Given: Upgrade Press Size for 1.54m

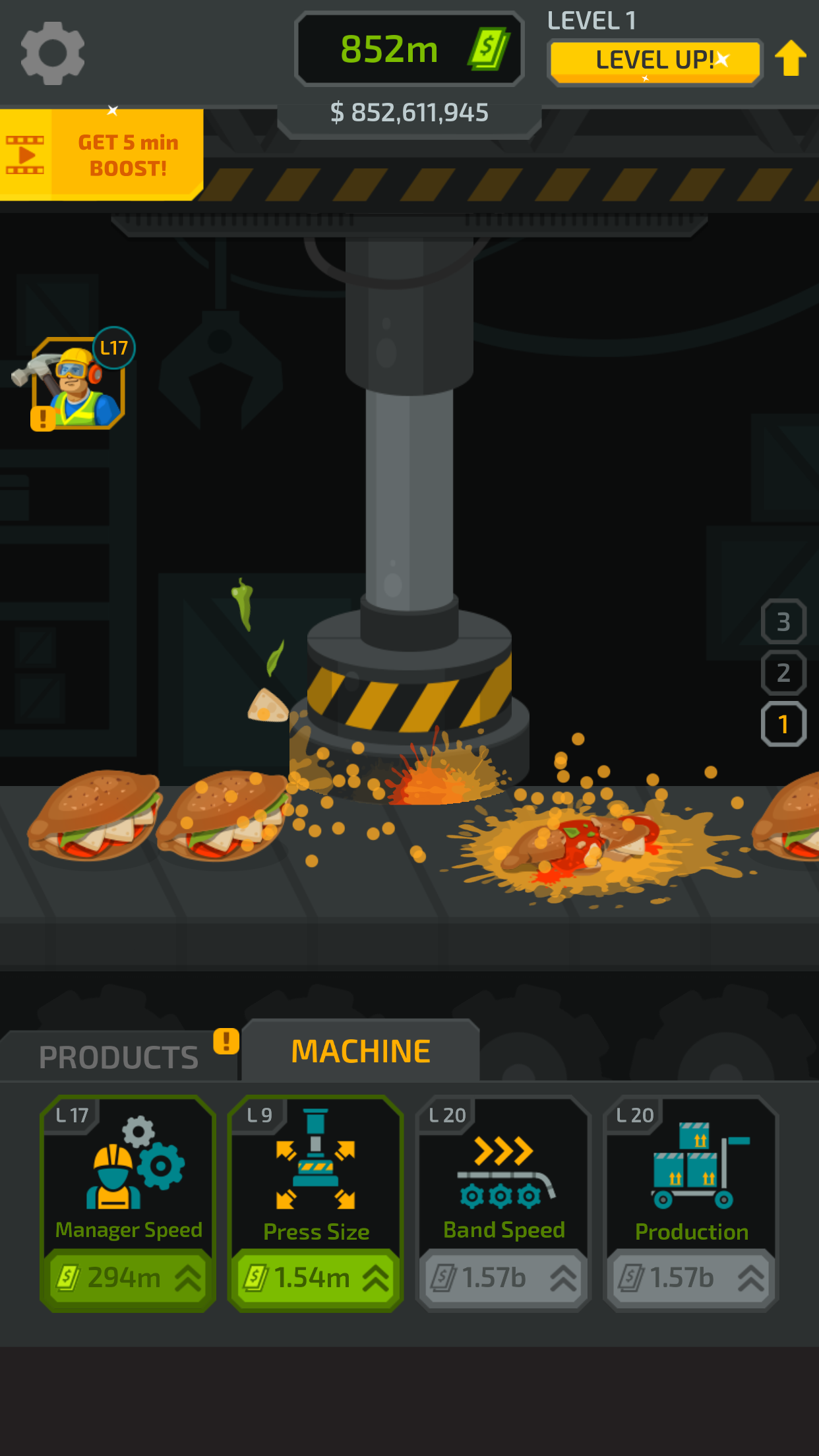Looking at the screenshot, I should pos(315,1278).
